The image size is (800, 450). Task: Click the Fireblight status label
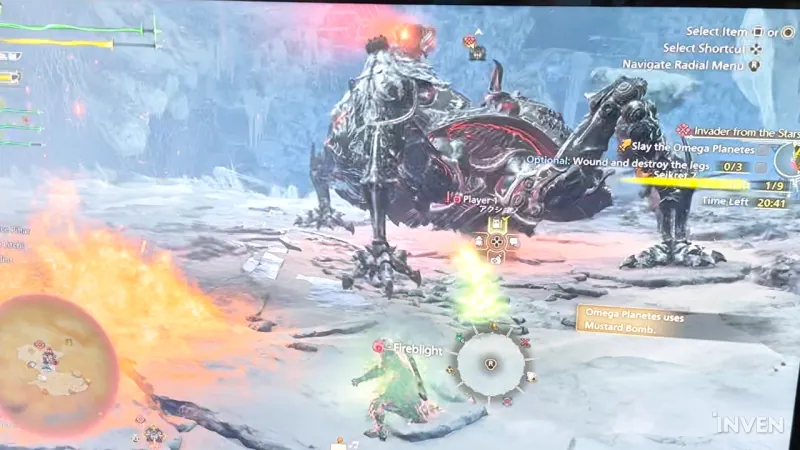click(x=417, y=348)
